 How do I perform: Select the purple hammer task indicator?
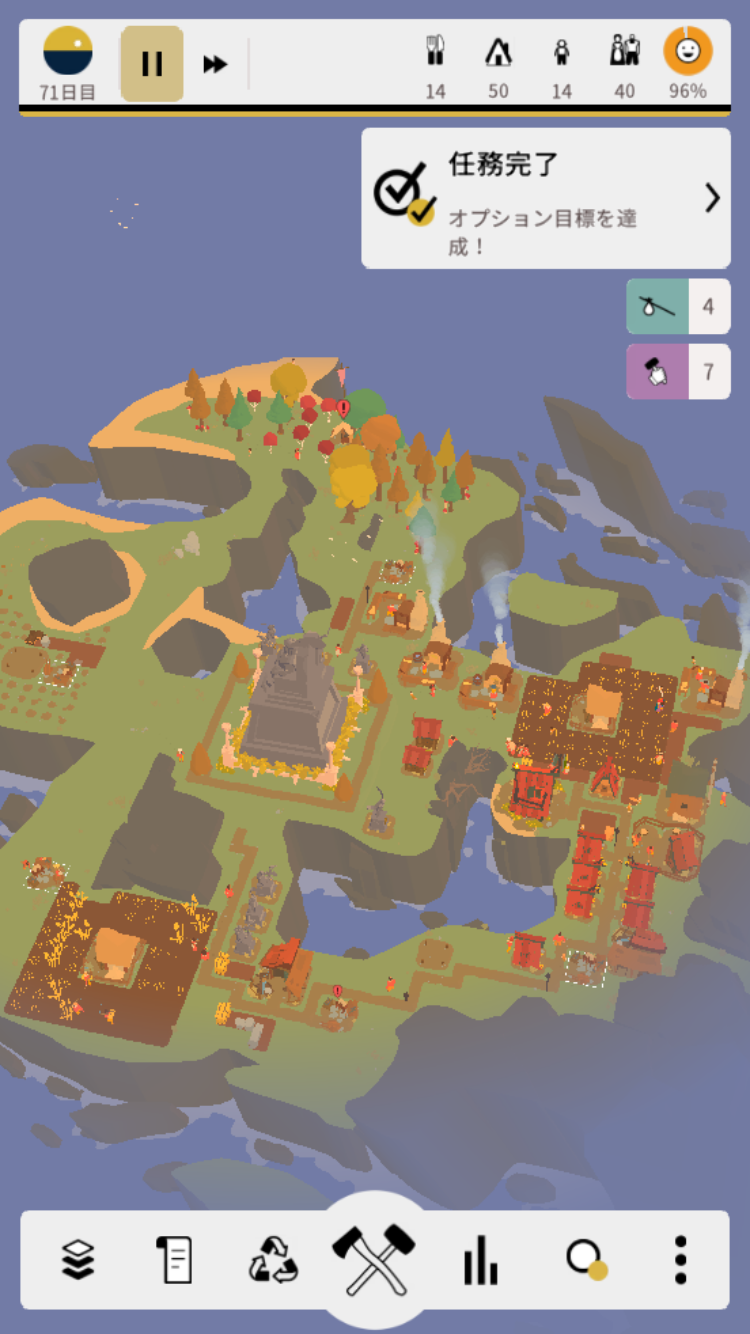[x=678, y=372]
